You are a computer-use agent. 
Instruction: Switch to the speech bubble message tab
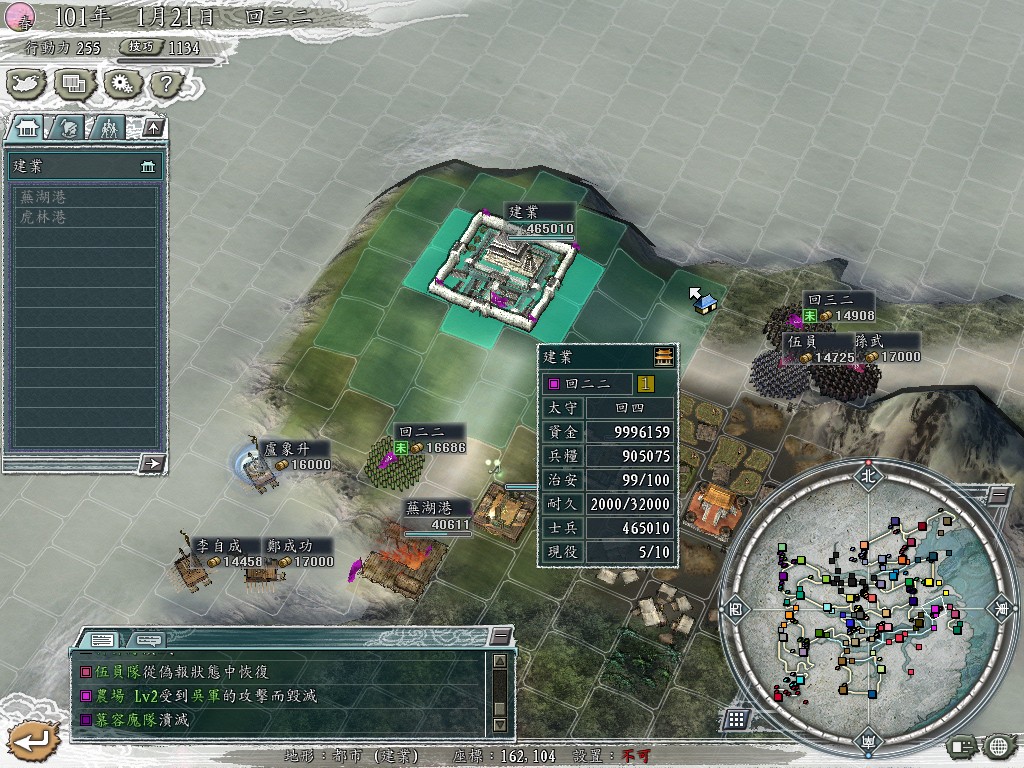148,640
